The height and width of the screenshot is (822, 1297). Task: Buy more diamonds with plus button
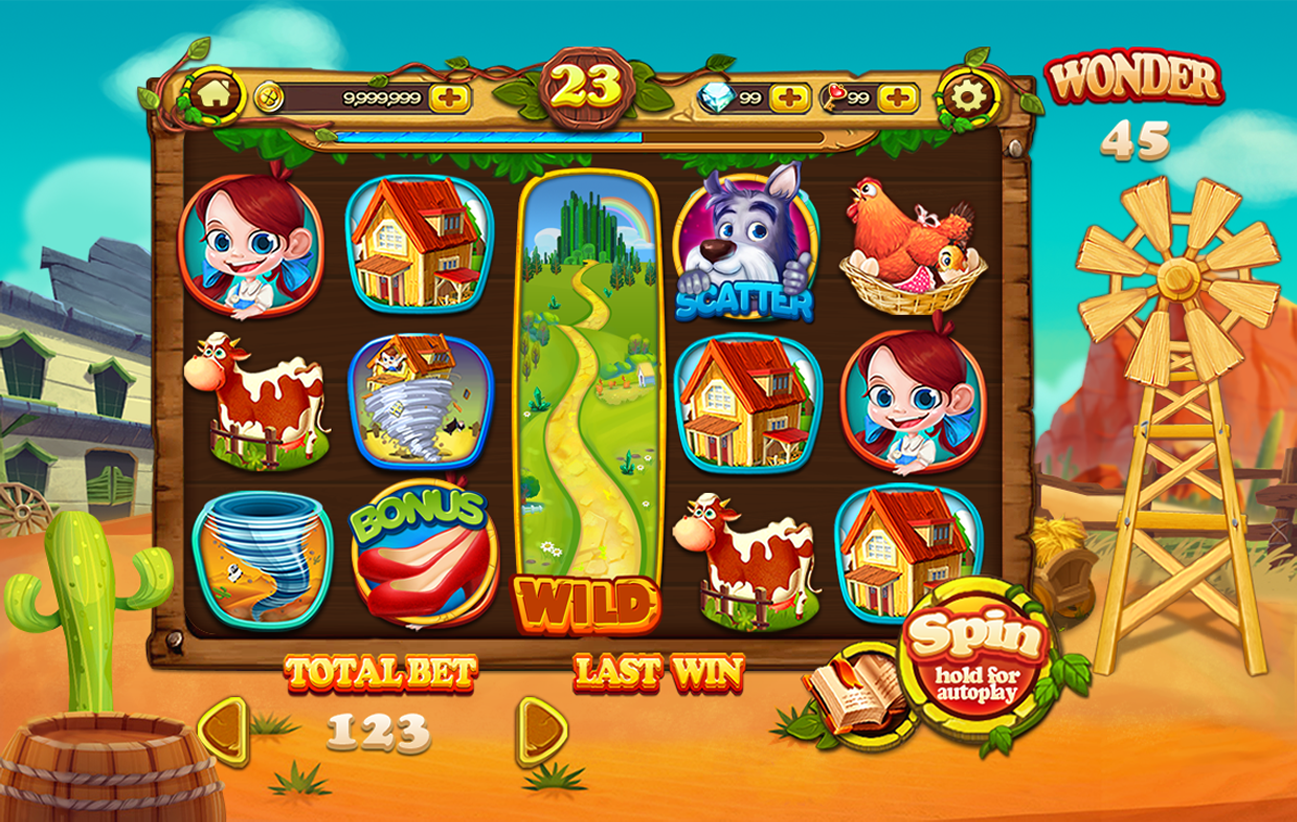tap(790, 98)
